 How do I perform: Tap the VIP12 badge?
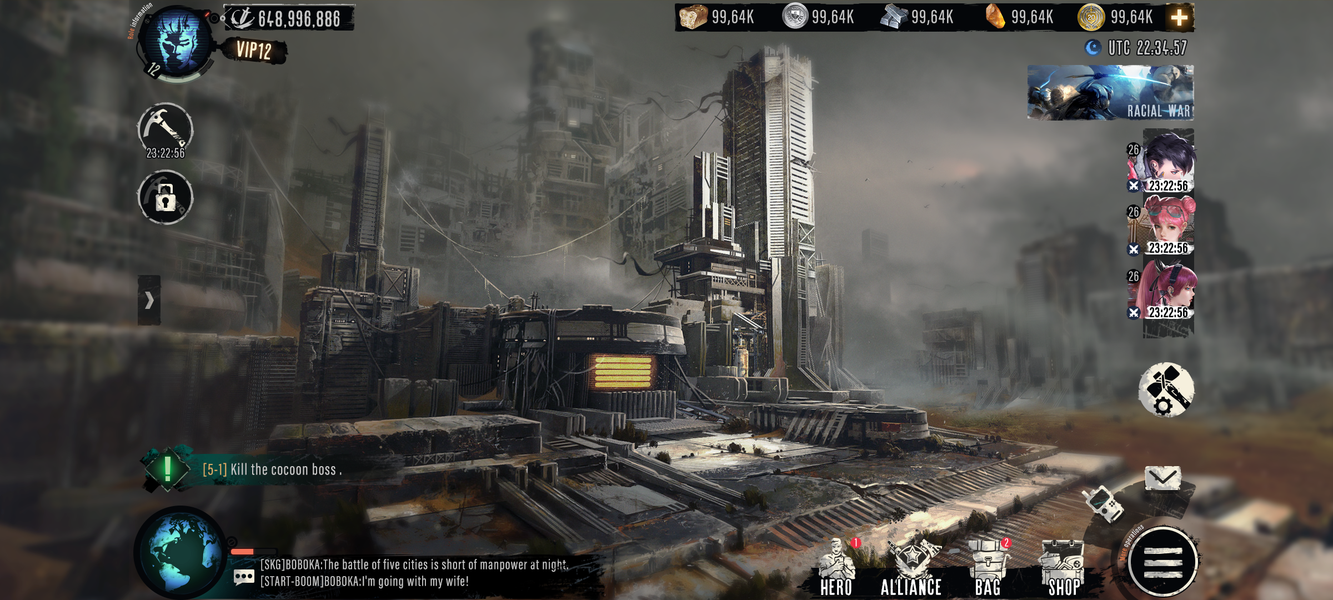point(254,49)
